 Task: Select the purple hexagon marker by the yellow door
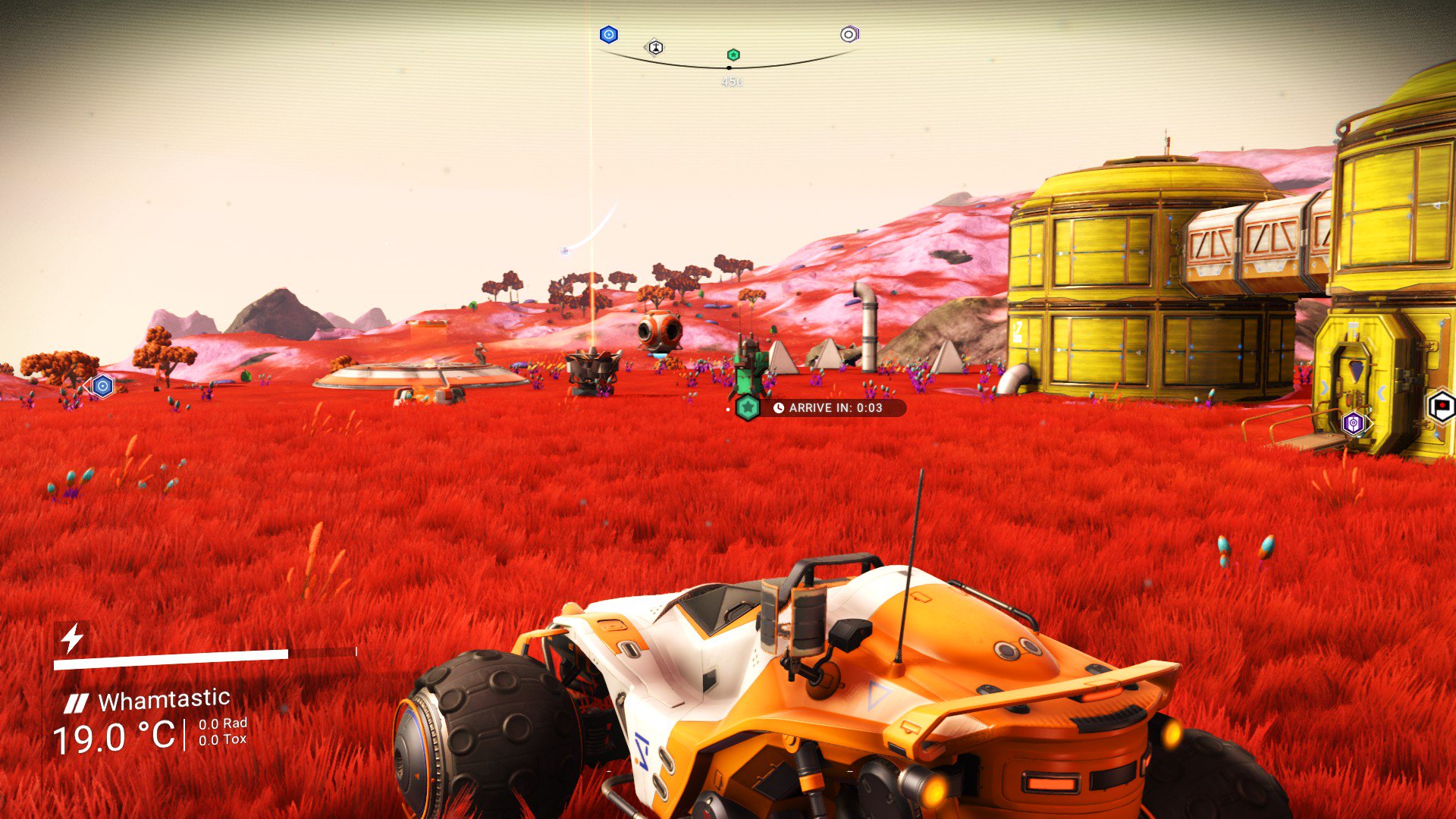(x=1354, y=423)
